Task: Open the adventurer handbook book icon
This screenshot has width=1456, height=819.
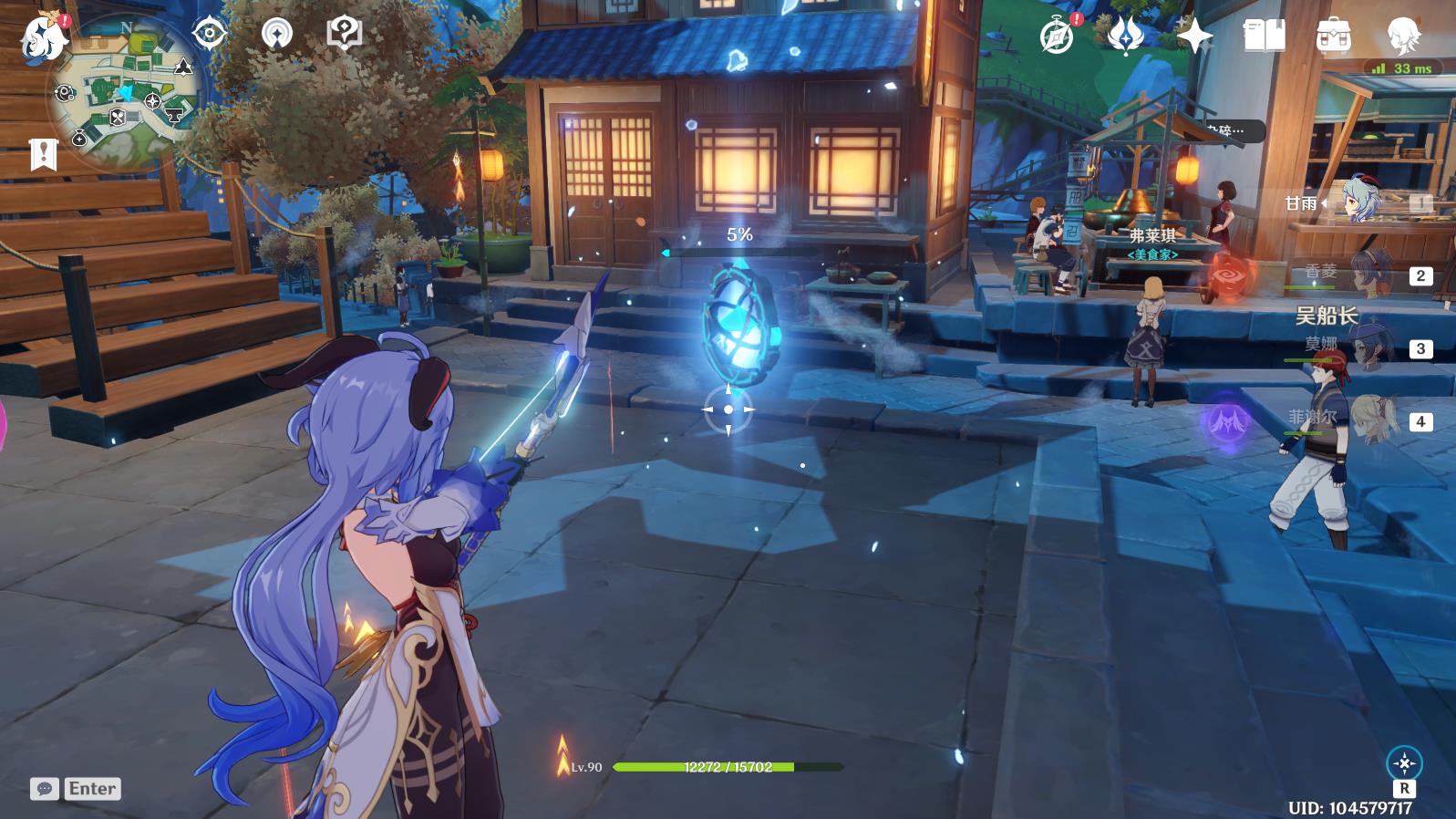Action: [1264, 36]
